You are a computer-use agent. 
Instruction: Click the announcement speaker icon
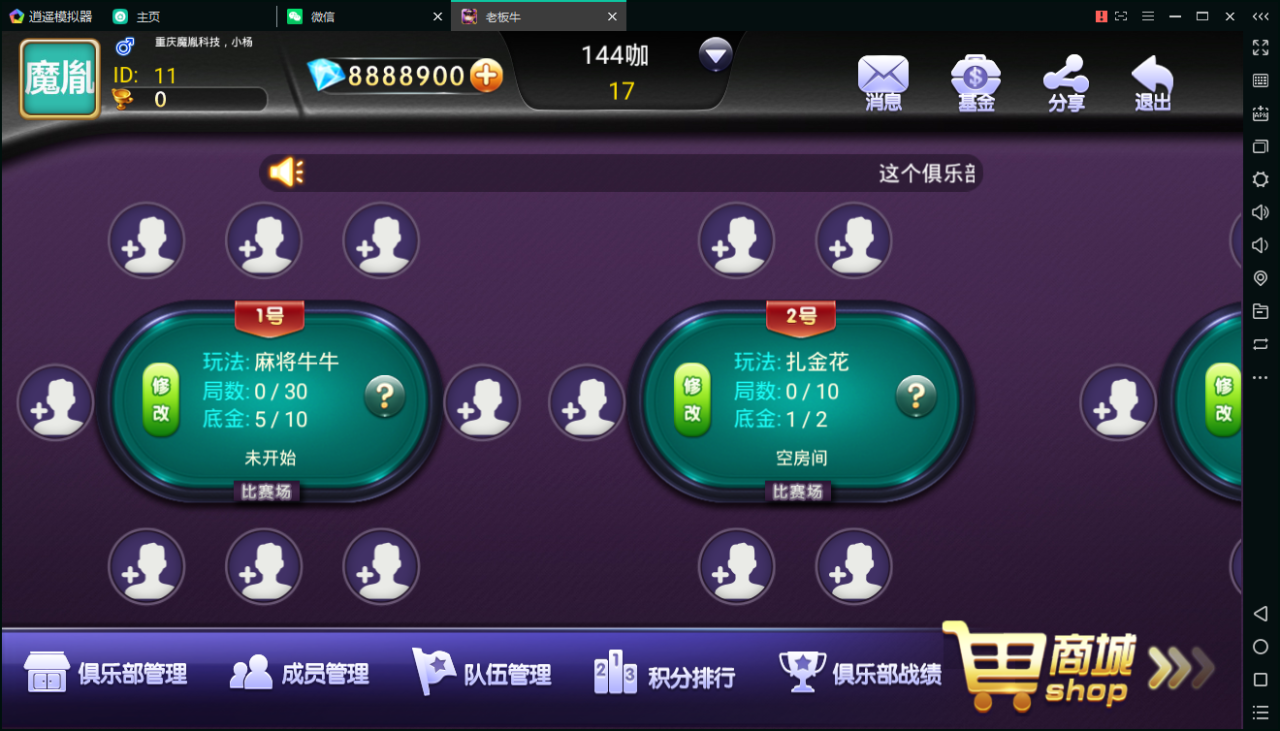click(287, 171)
